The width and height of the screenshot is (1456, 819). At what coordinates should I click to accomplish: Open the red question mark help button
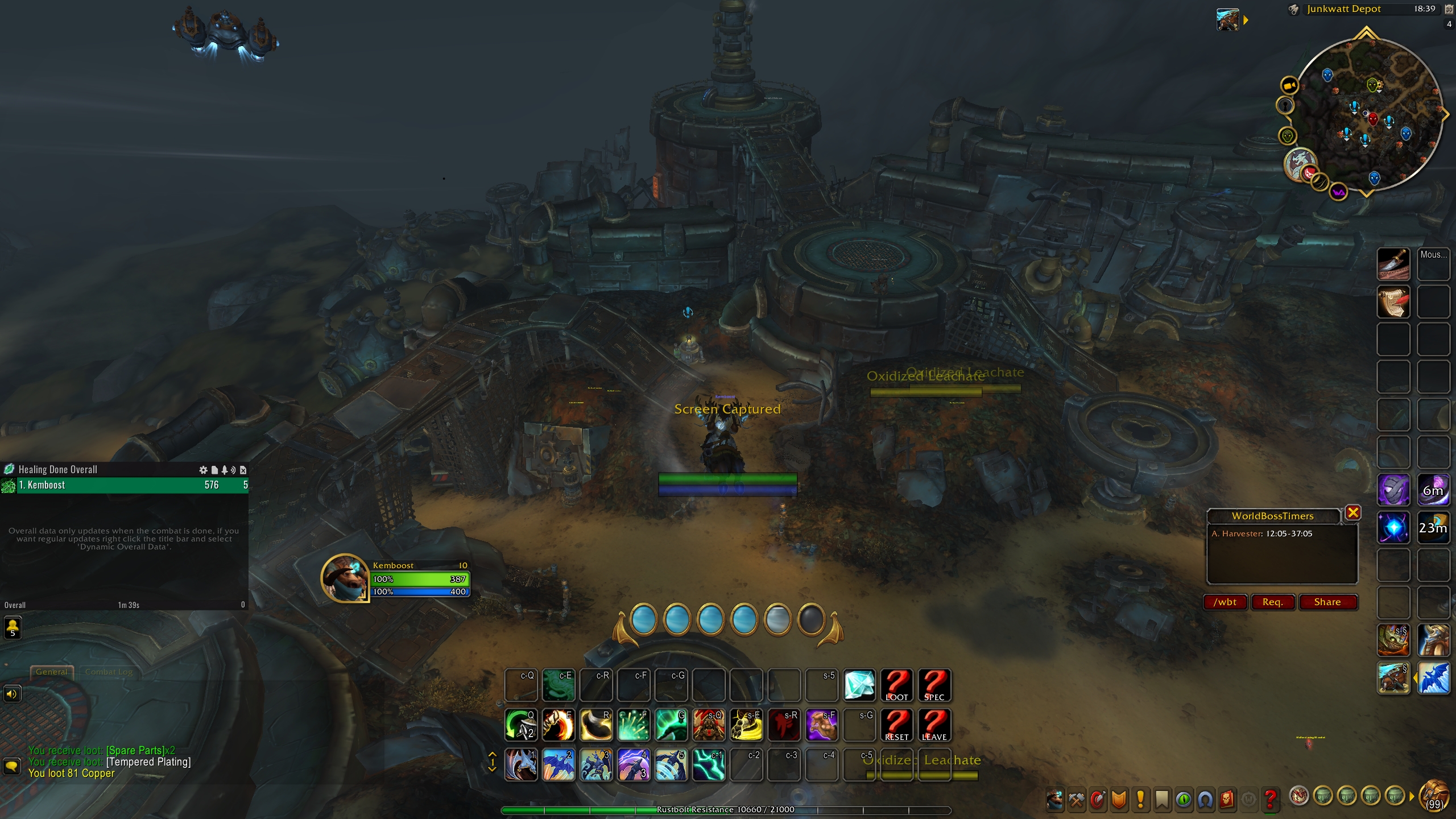(1270, 800)
